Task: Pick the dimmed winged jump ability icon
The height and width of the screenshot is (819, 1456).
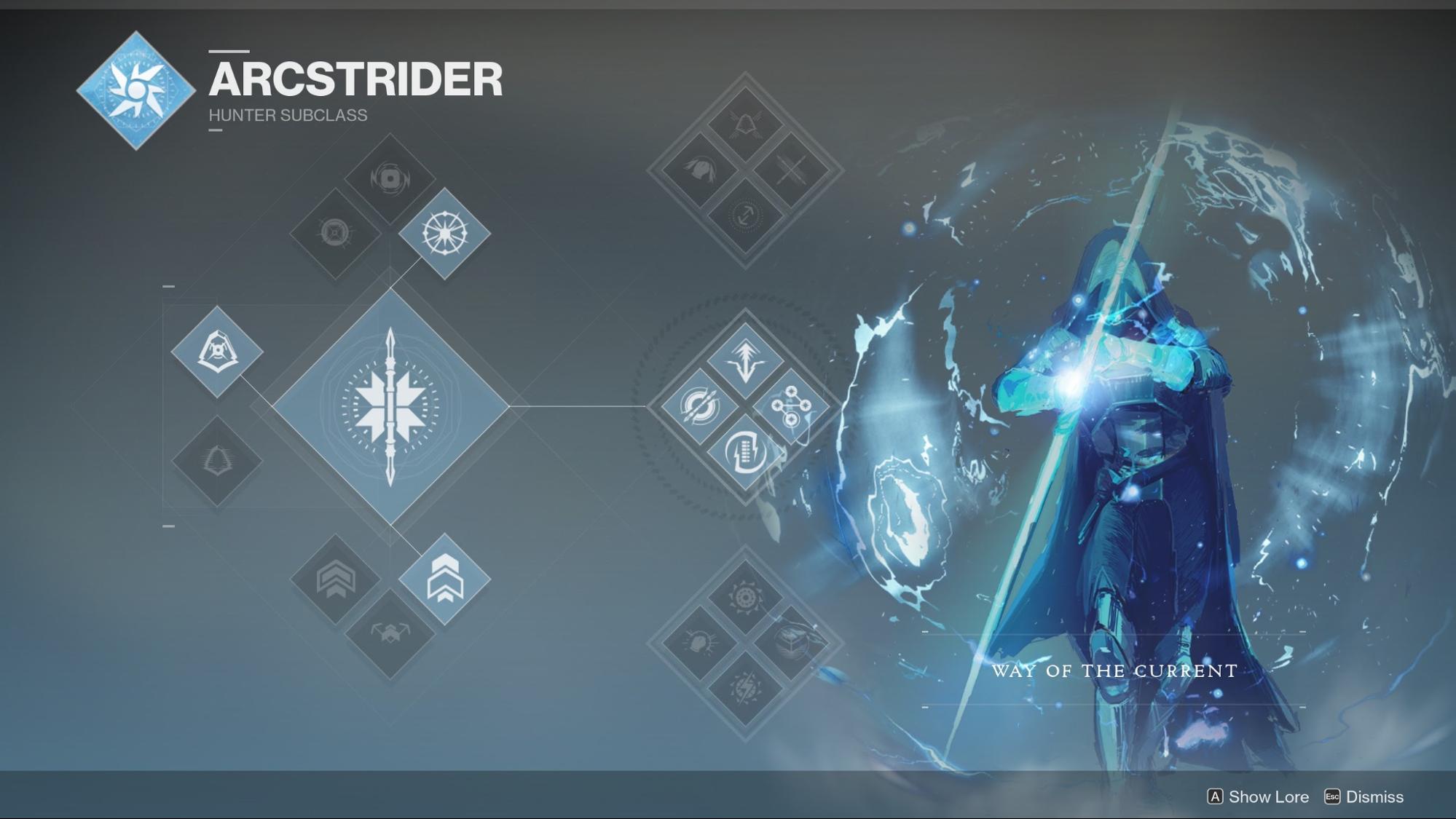Action: pyautogui.click(x=390, y=632)
